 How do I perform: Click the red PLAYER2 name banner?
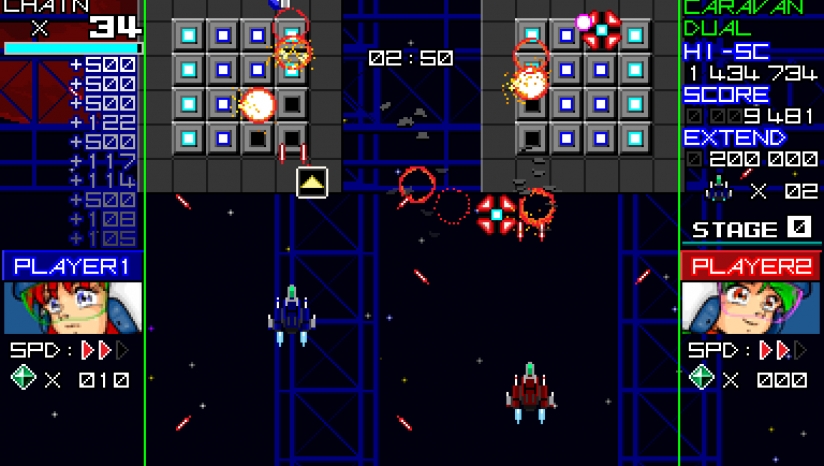click(x=750, y=266)
